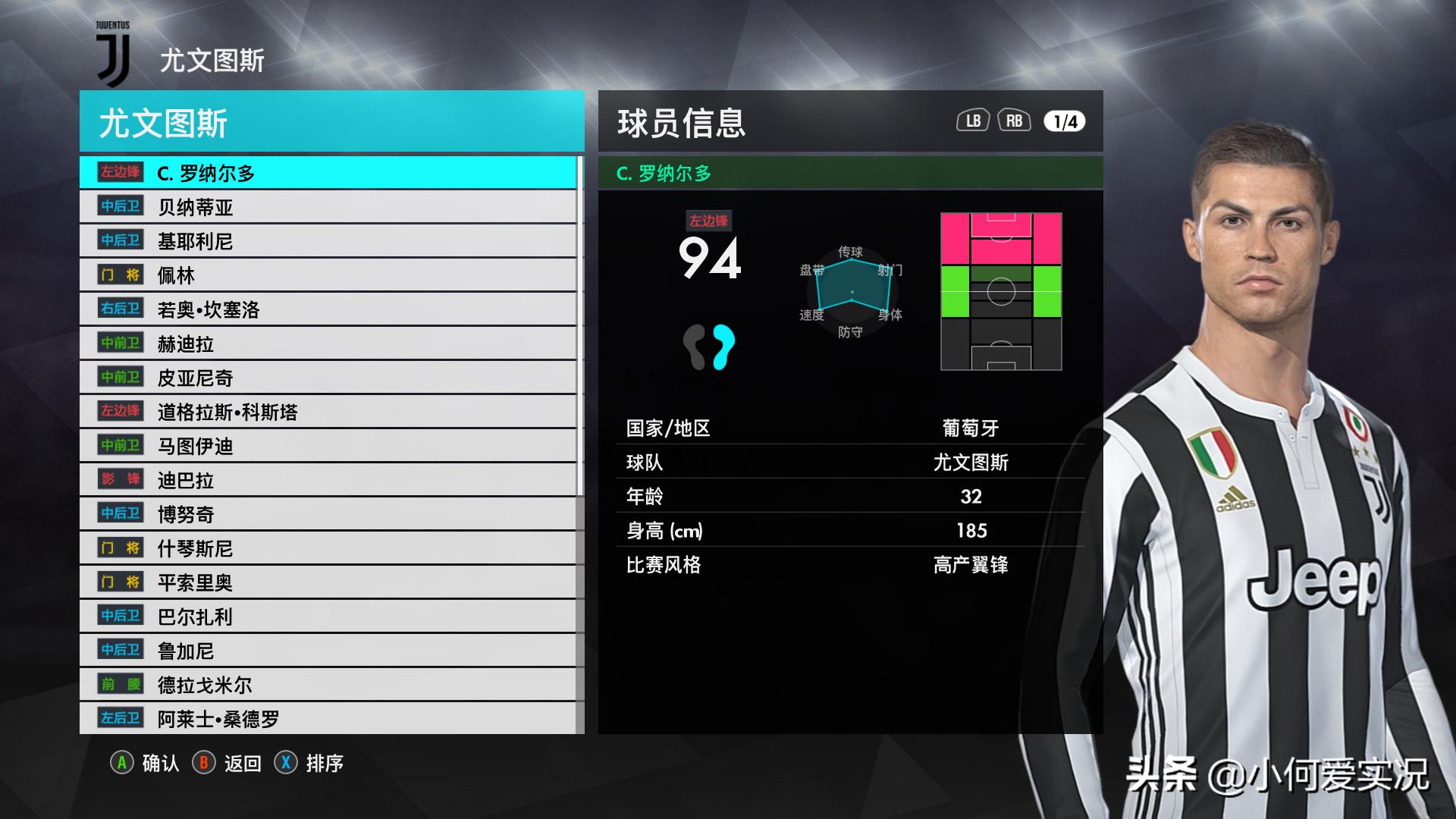
Task: Choose 贝纳蒂亚 from the squad list
Action: click(x=328, y=207)
